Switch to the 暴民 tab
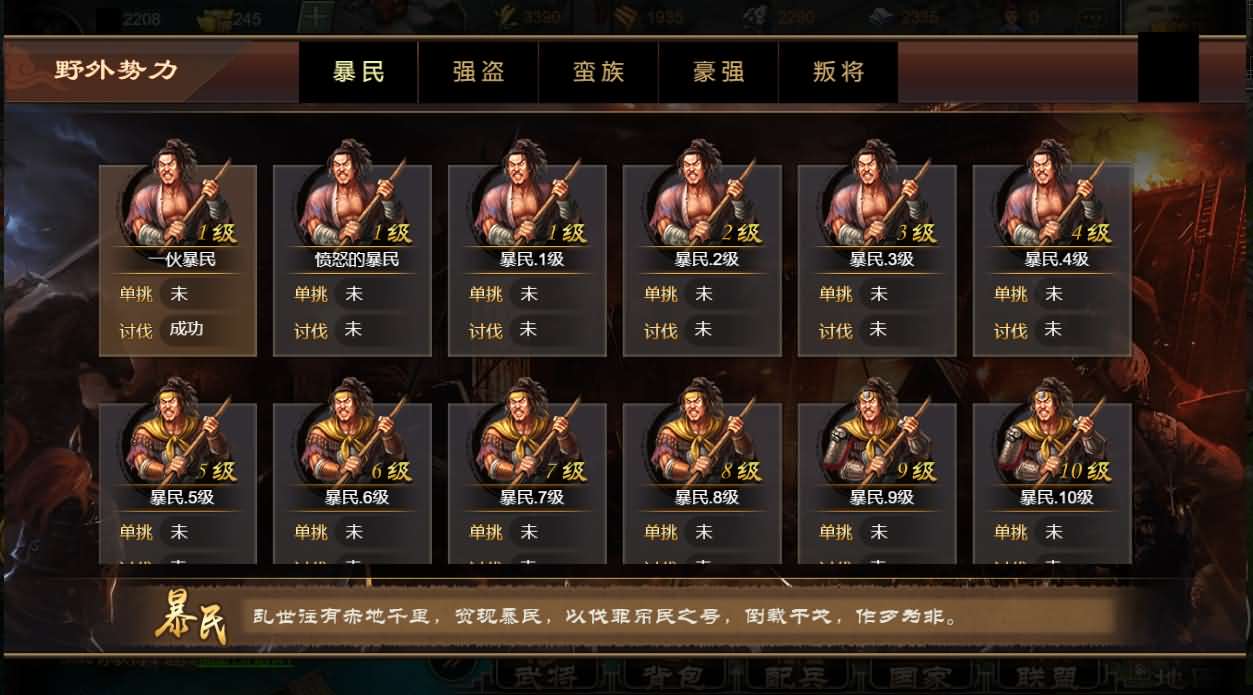Image resolution: width=1253 pixels, height=695 pixels. click(x=358, y=72)
